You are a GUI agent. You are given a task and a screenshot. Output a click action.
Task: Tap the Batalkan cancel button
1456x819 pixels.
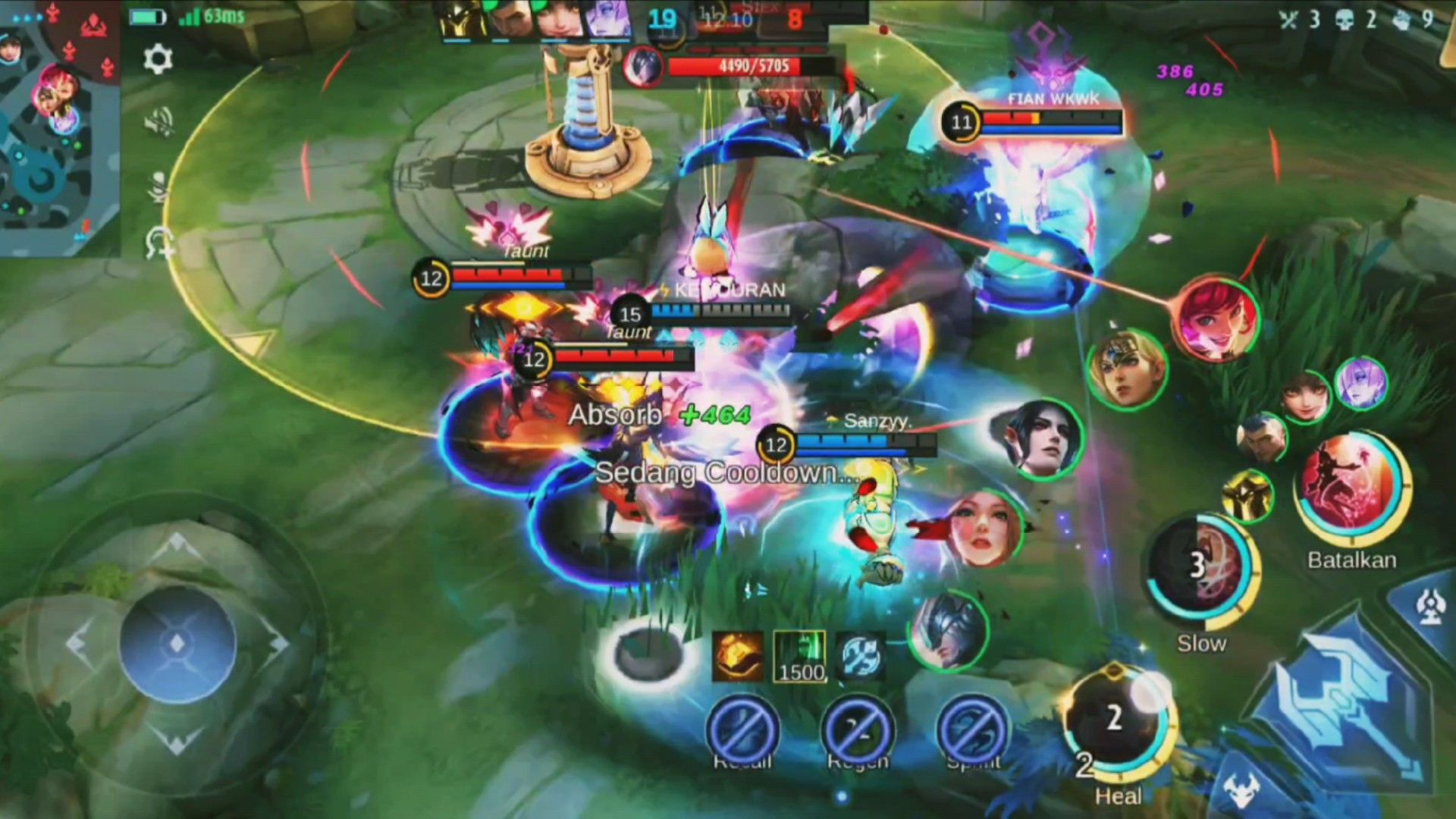tap(1352, 488)
